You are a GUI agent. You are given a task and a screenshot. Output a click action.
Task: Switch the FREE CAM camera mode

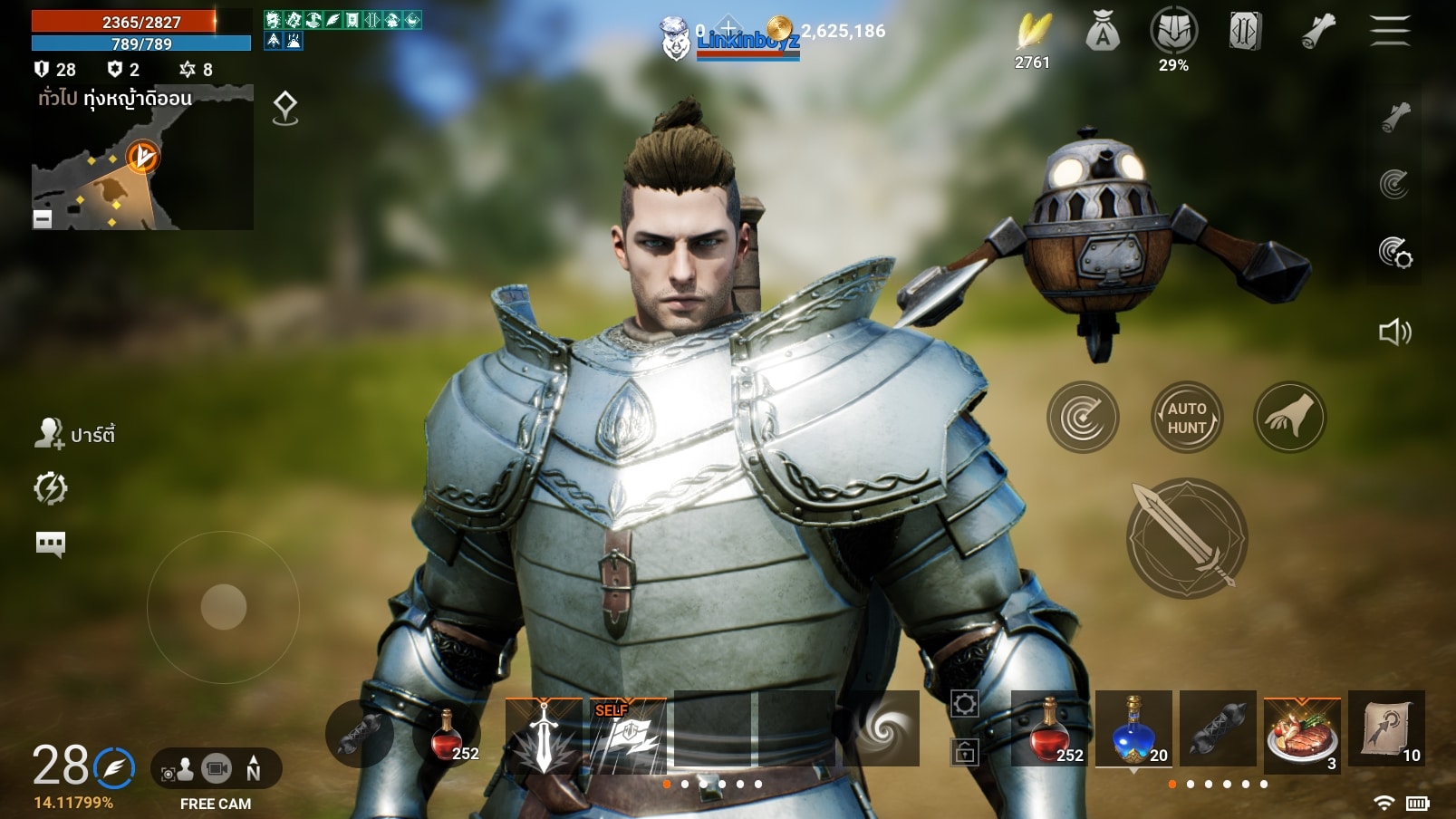tap(216, 771)
